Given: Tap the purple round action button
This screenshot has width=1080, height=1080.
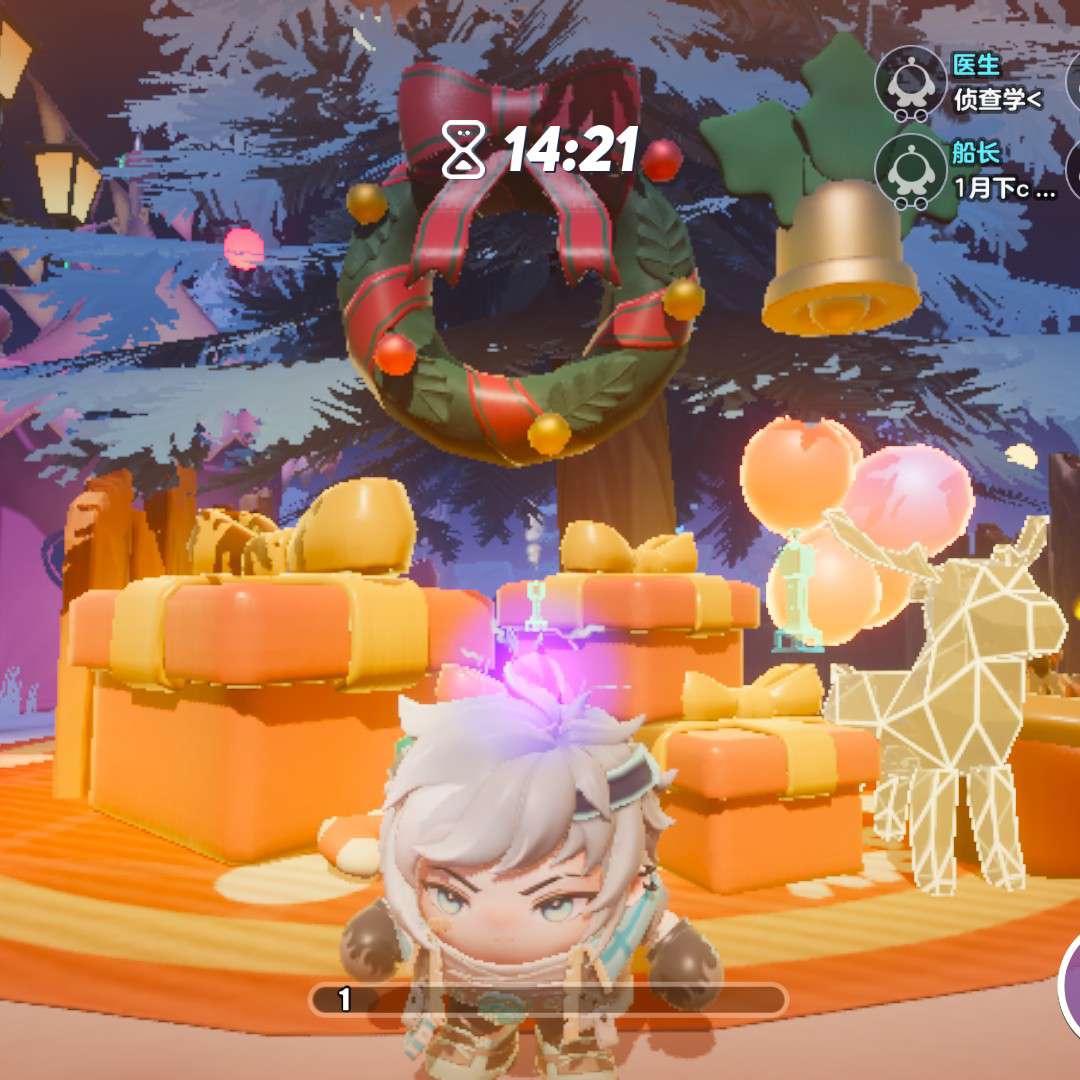Looking at the screenshot, I should 1069,985.
